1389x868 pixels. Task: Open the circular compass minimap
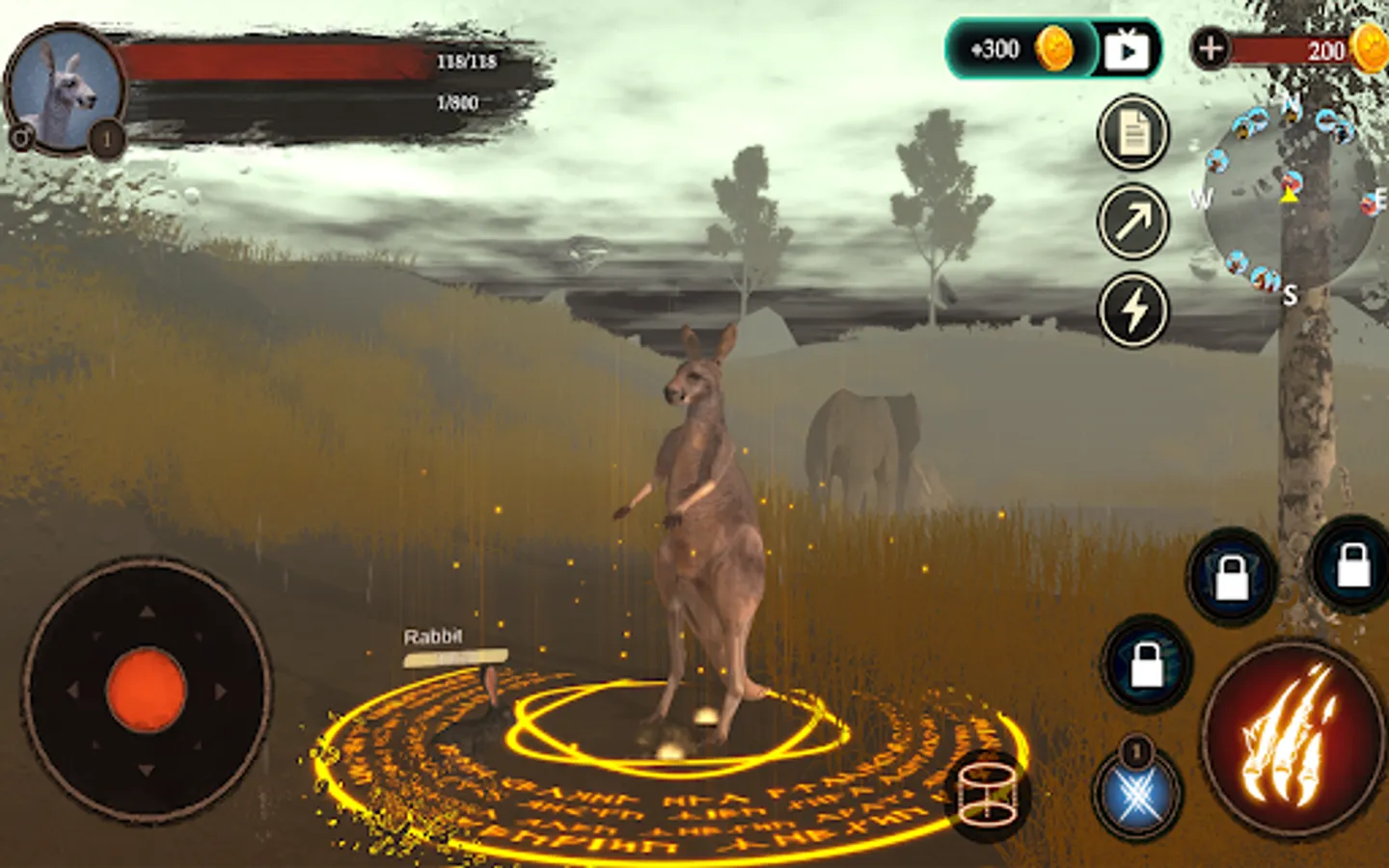pyautogui.click(x=1289, y=201)
